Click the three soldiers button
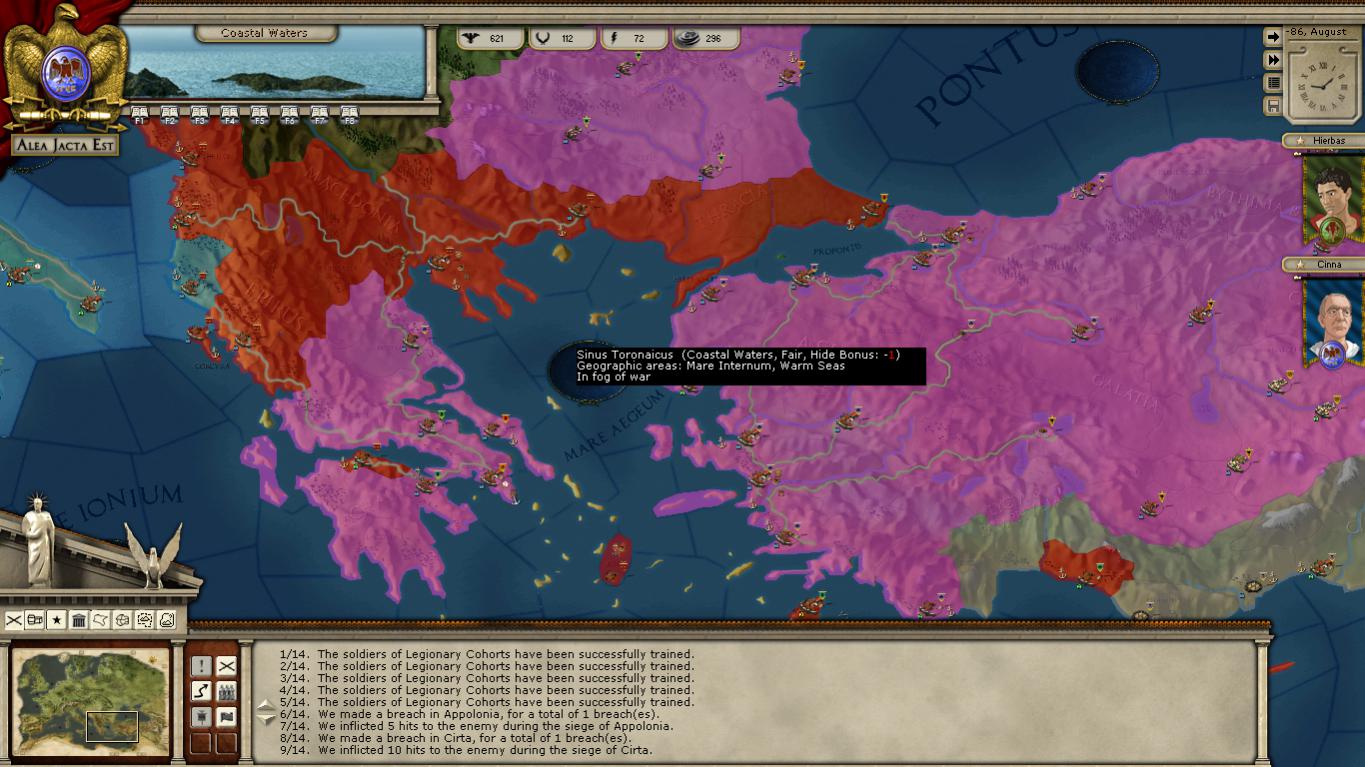1365x767 pixels. [227, 691]
